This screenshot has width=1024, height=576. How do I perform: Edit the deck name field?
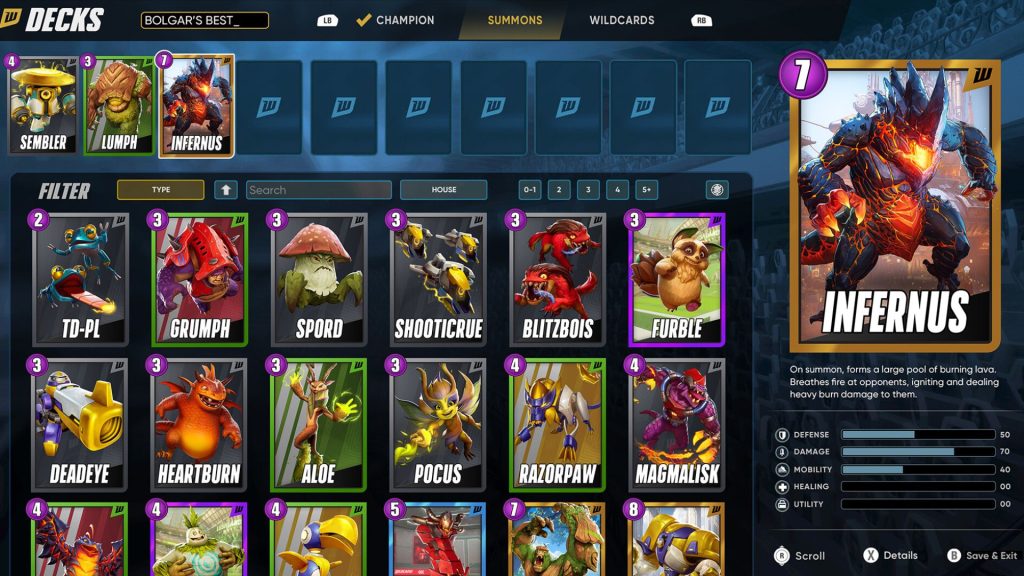(205, 20)
